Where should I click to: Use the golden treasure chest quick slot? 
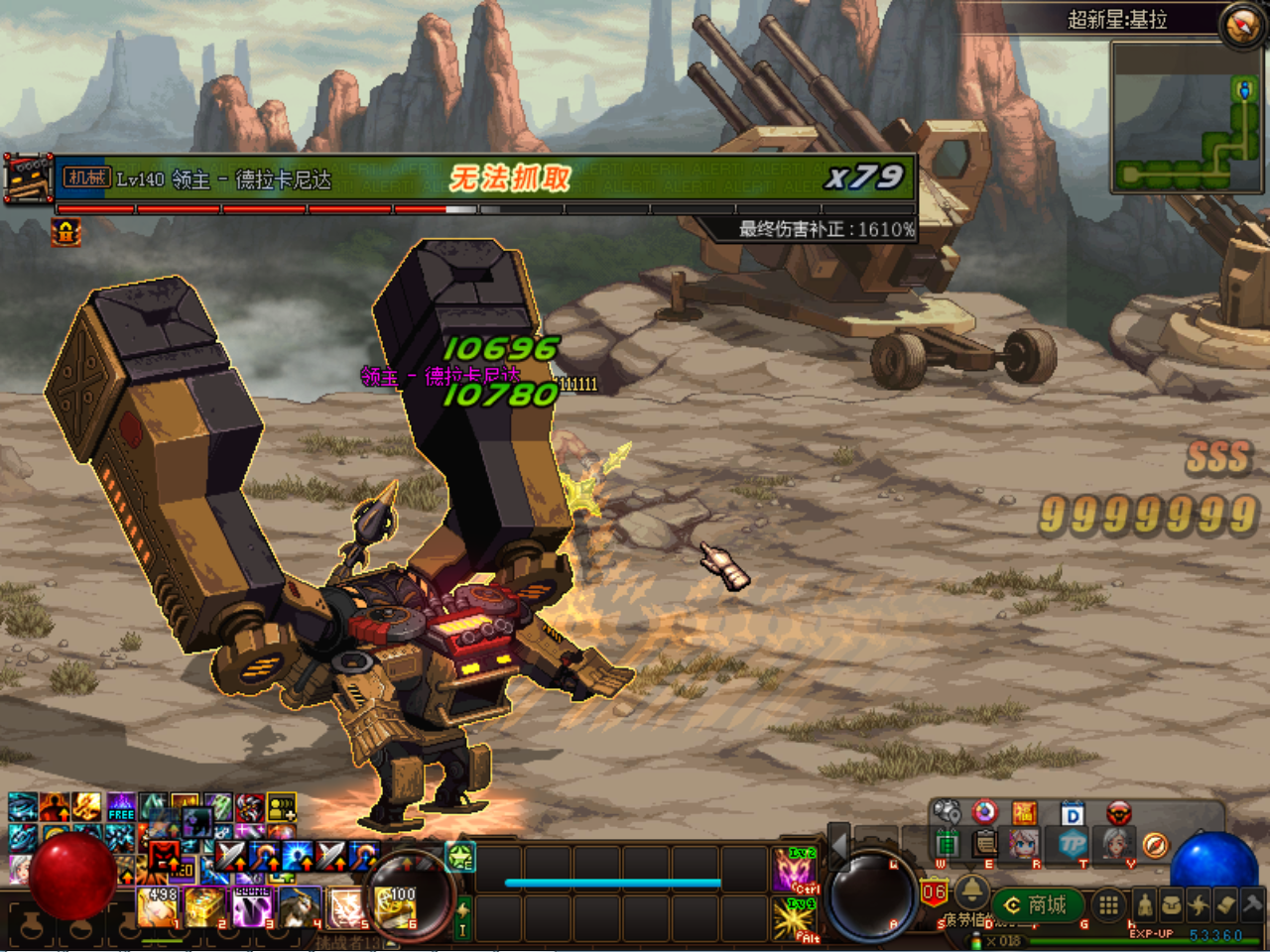tap(205, 907)
